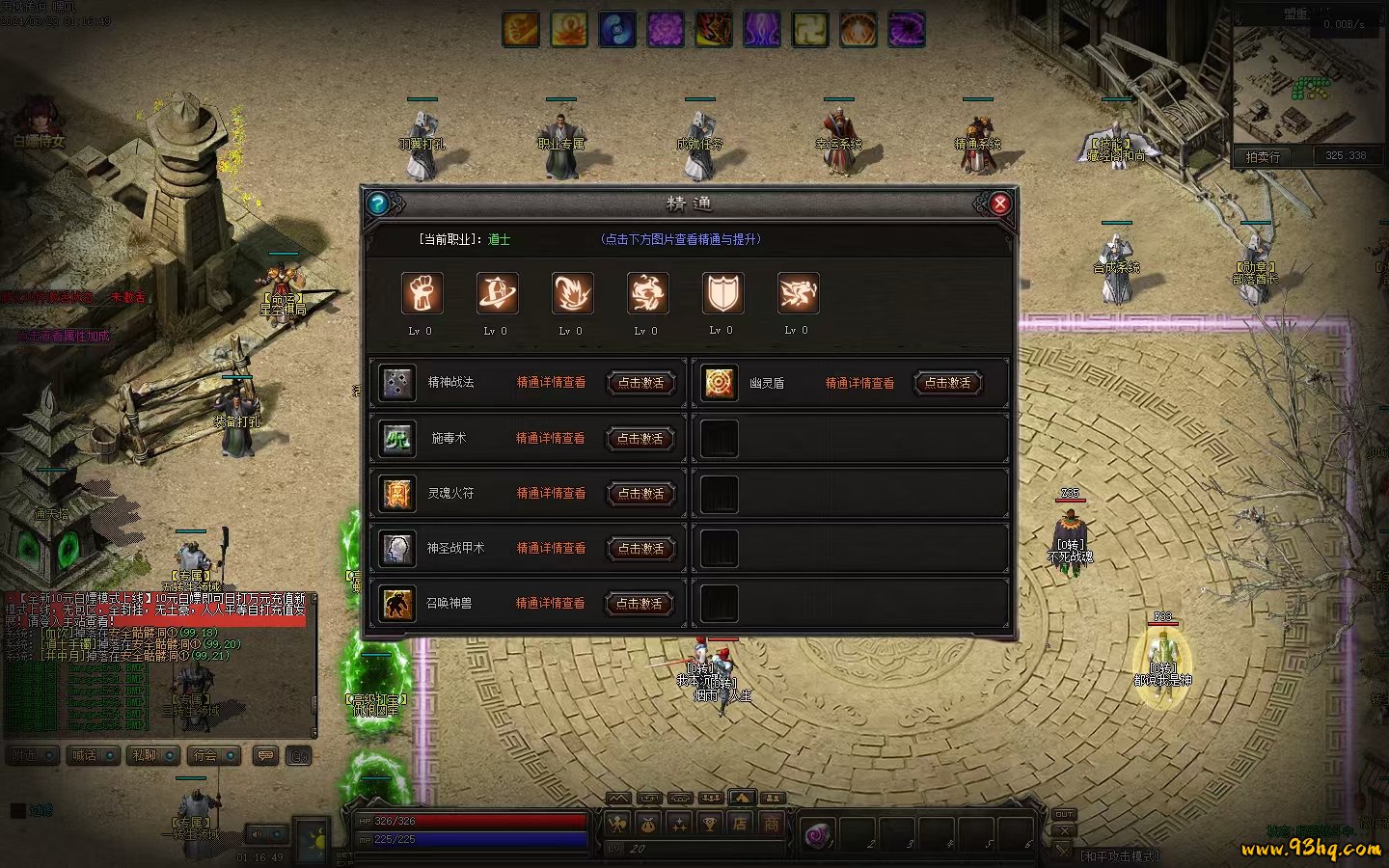This screenshot has height=868, width=1389.
Task: Click the OUT button by the hotbar
Action: [x=1063, y=815]
